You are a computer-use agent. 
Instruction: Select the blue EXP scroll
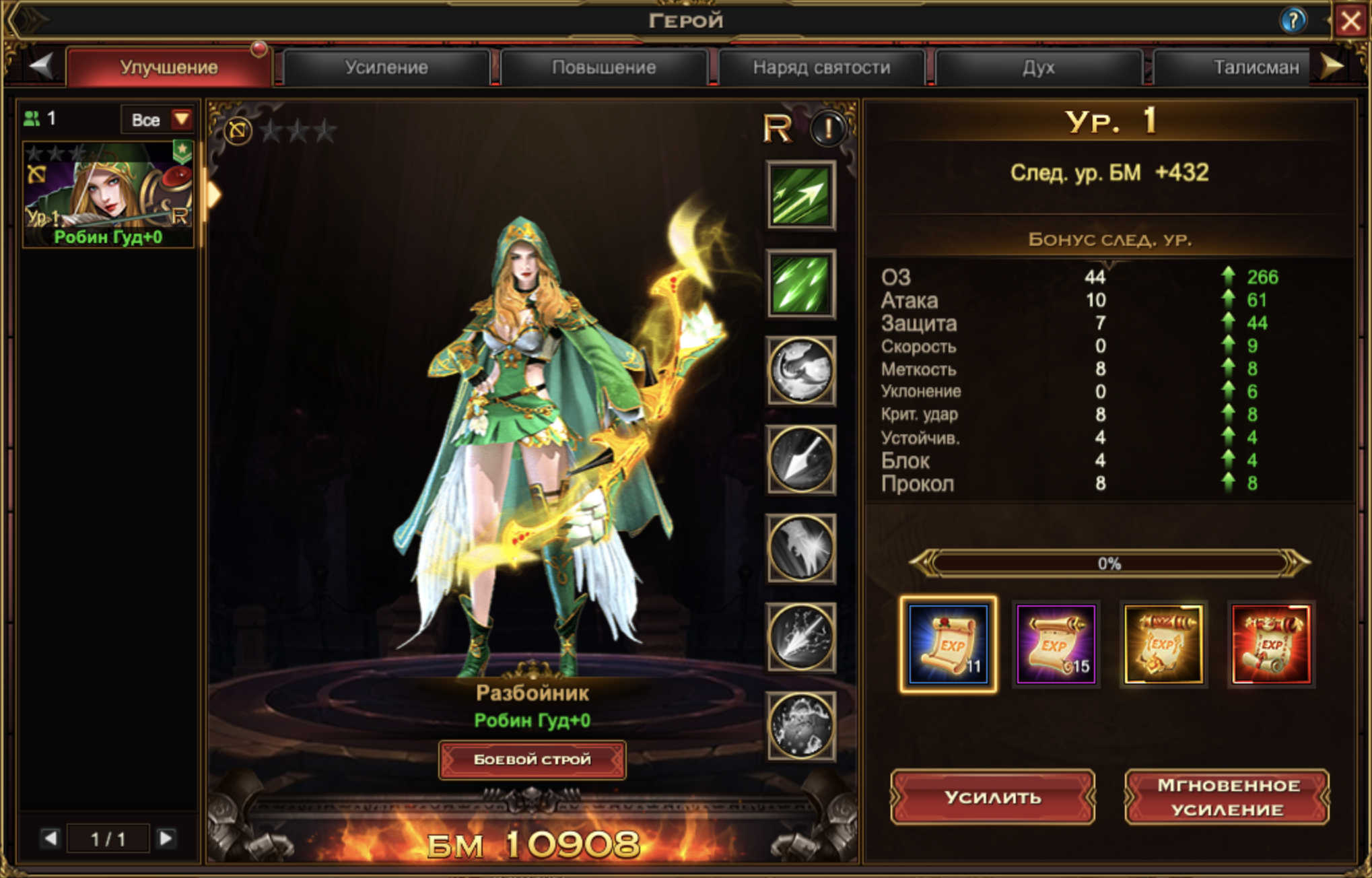[948, 644]
